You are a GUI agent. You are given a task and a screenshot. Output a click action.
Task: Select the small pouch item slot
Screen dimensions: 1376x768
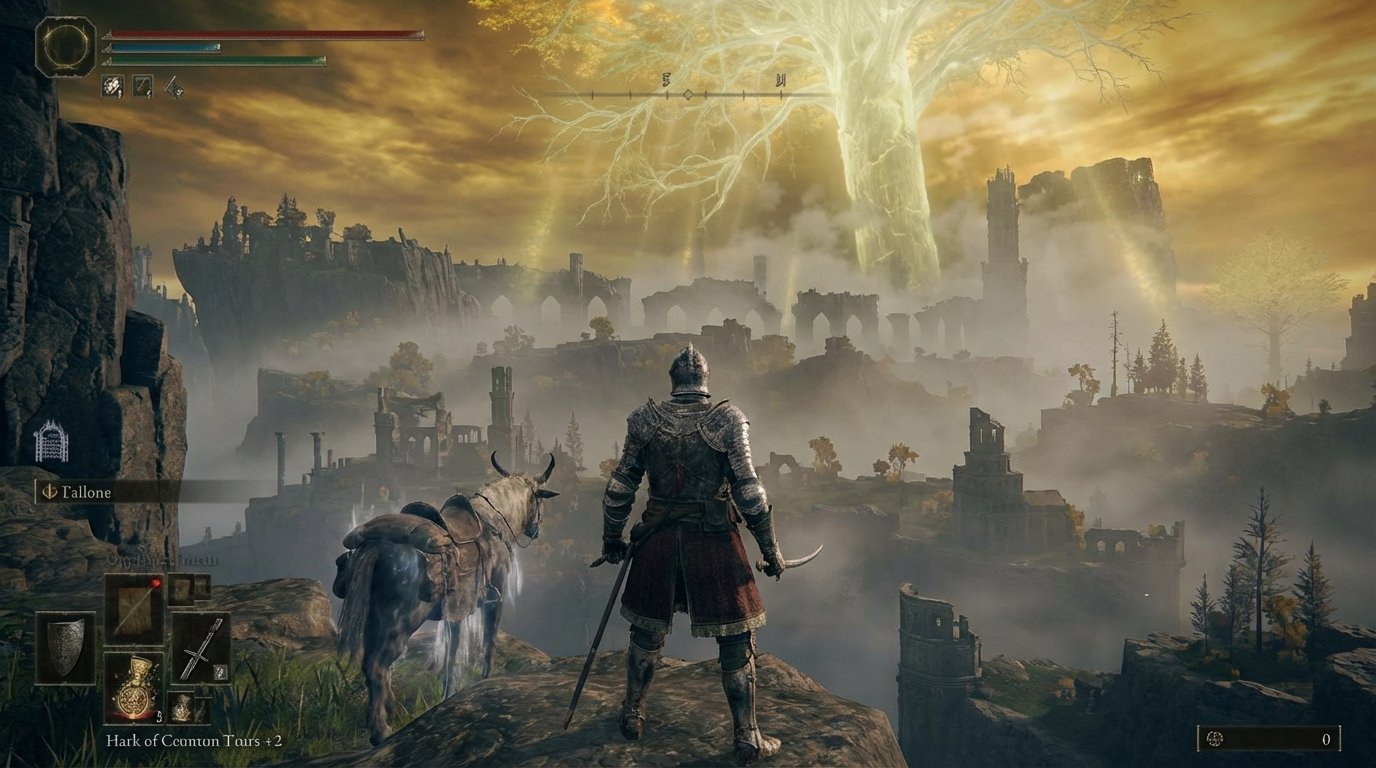pyautogui.click(x=183, y=706)
